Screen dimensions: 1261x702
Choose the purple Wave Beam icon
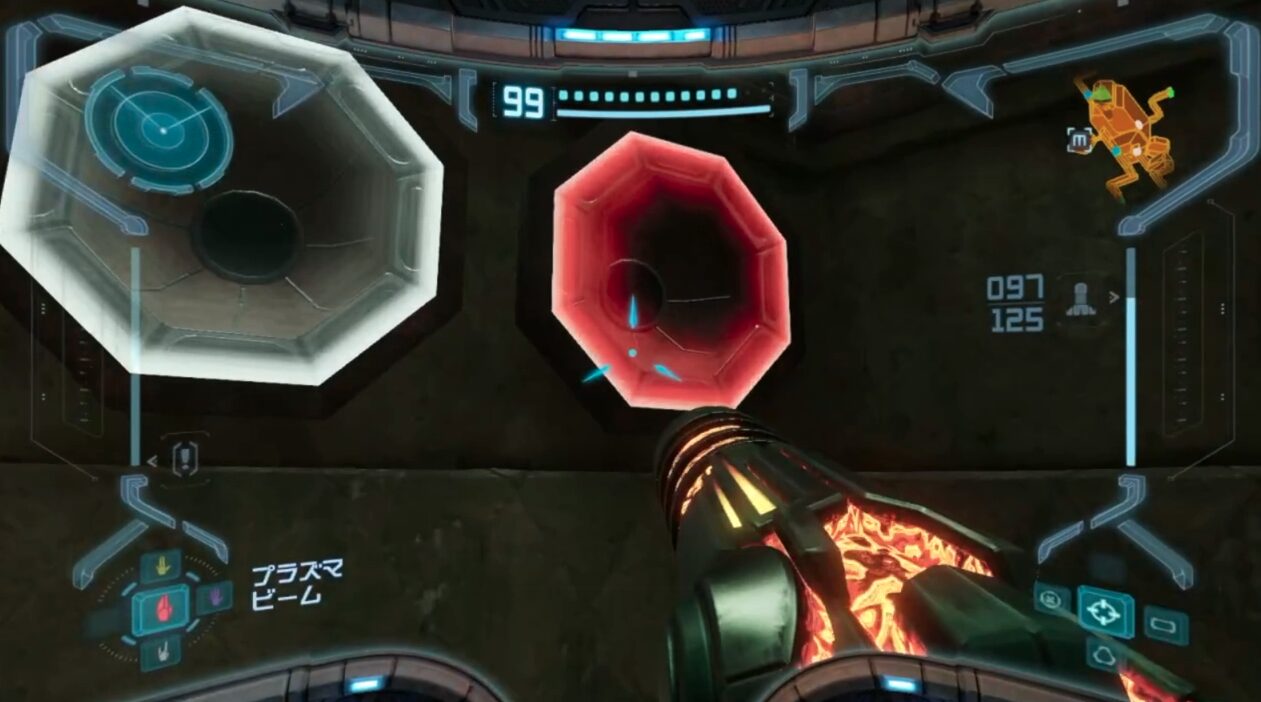pos(213,598)
